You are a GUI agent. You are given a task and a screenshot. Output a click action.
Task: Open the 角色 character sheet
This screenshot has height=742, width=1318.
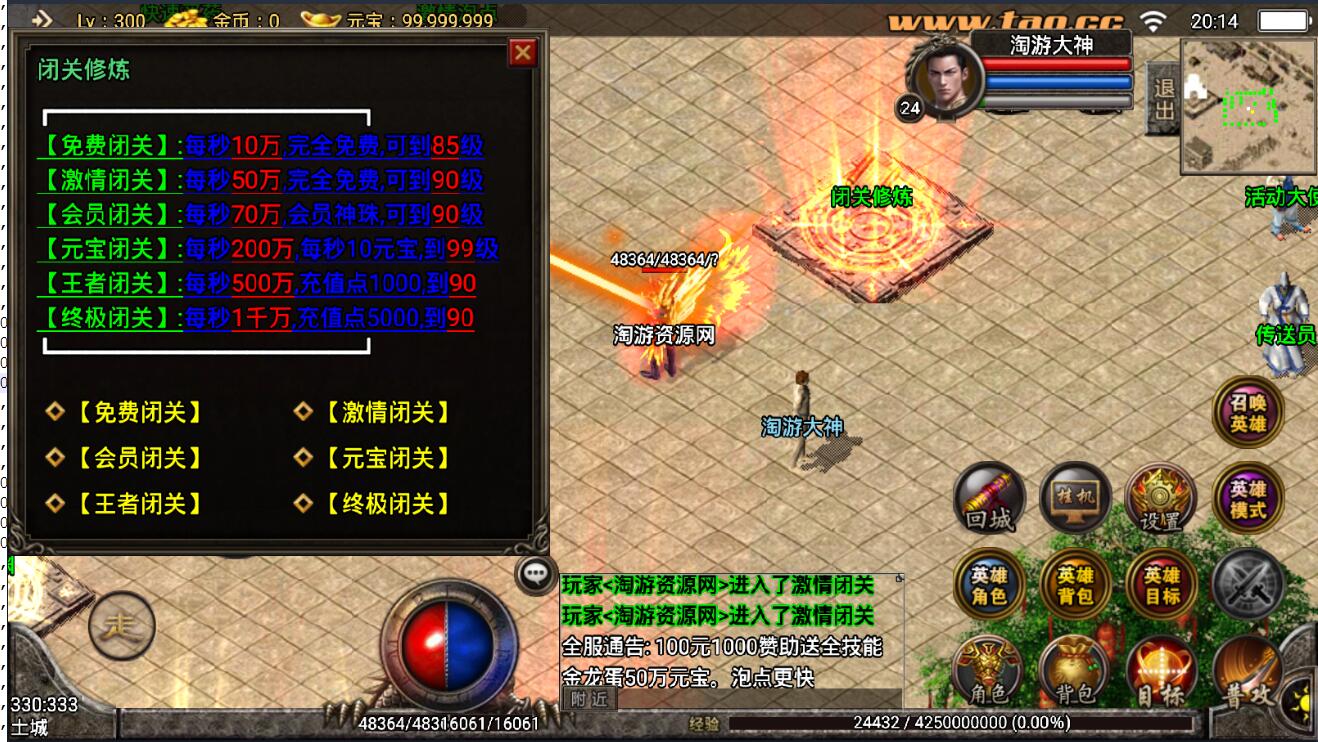click(988, 671)
